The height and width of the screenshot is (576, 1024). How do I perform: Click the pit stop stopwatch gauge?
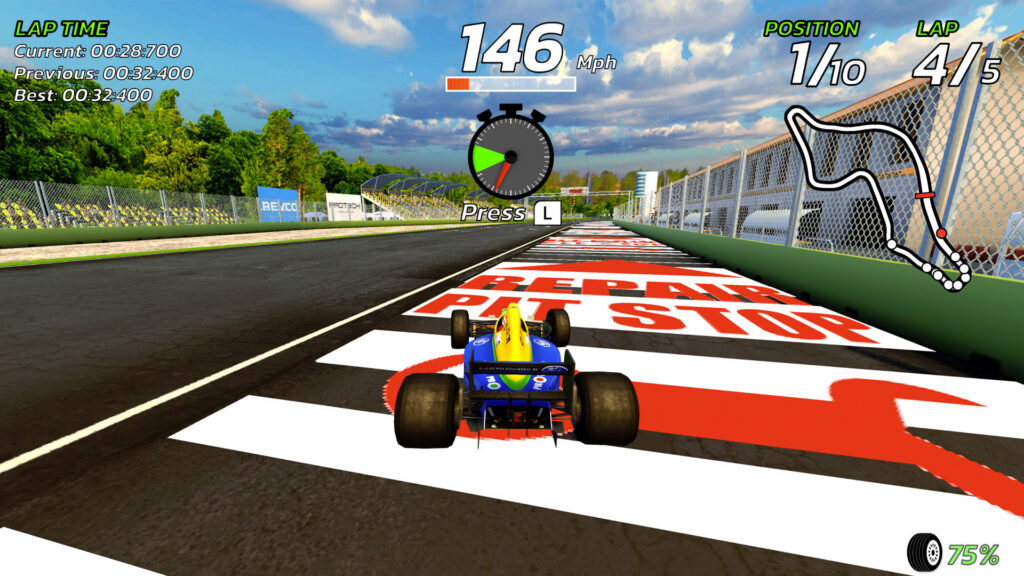(510, 155)
